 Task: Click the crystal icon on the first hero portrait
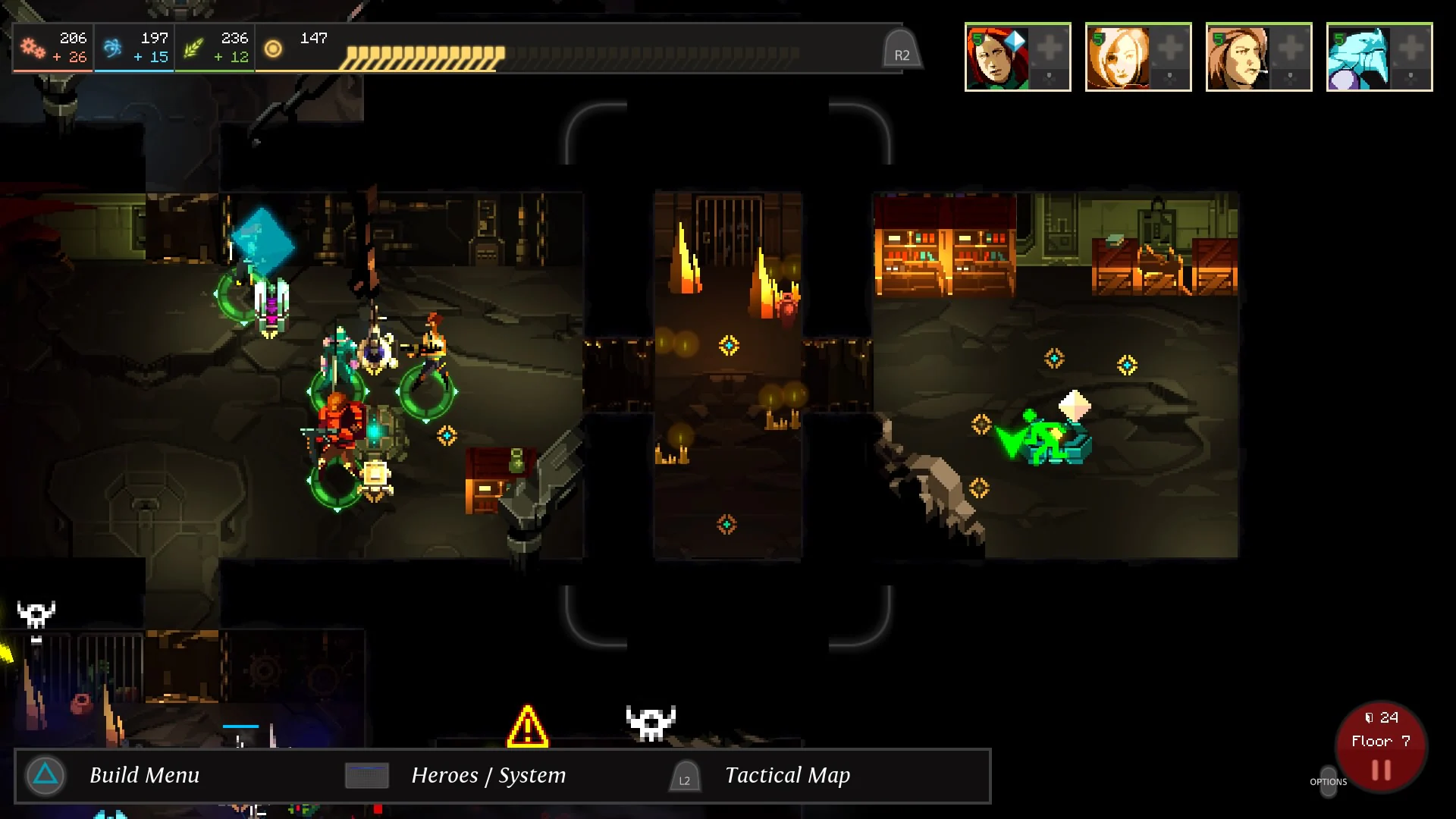click(x=1016, y=39)
